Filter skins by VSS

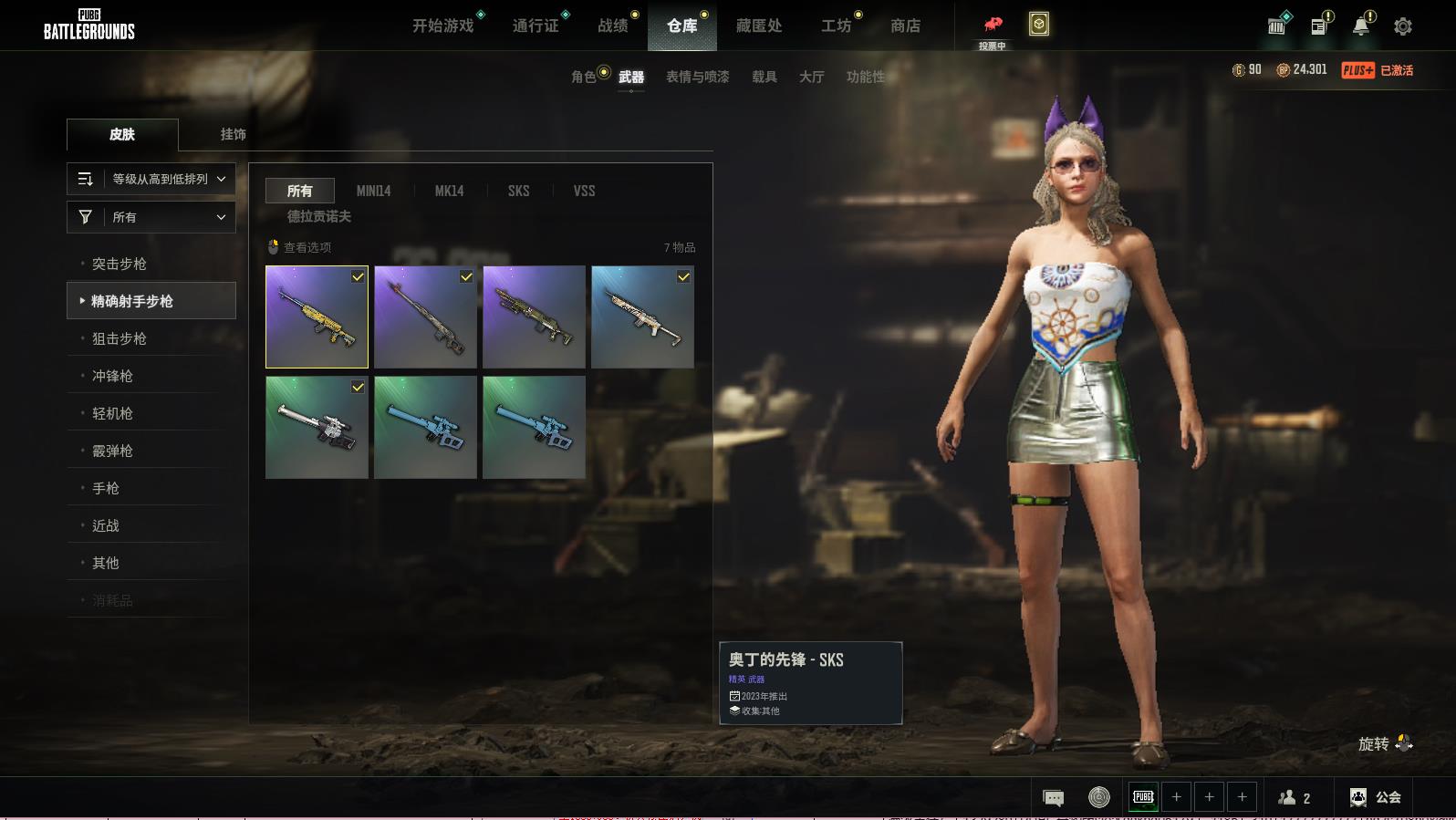click(x=584, y=191)
